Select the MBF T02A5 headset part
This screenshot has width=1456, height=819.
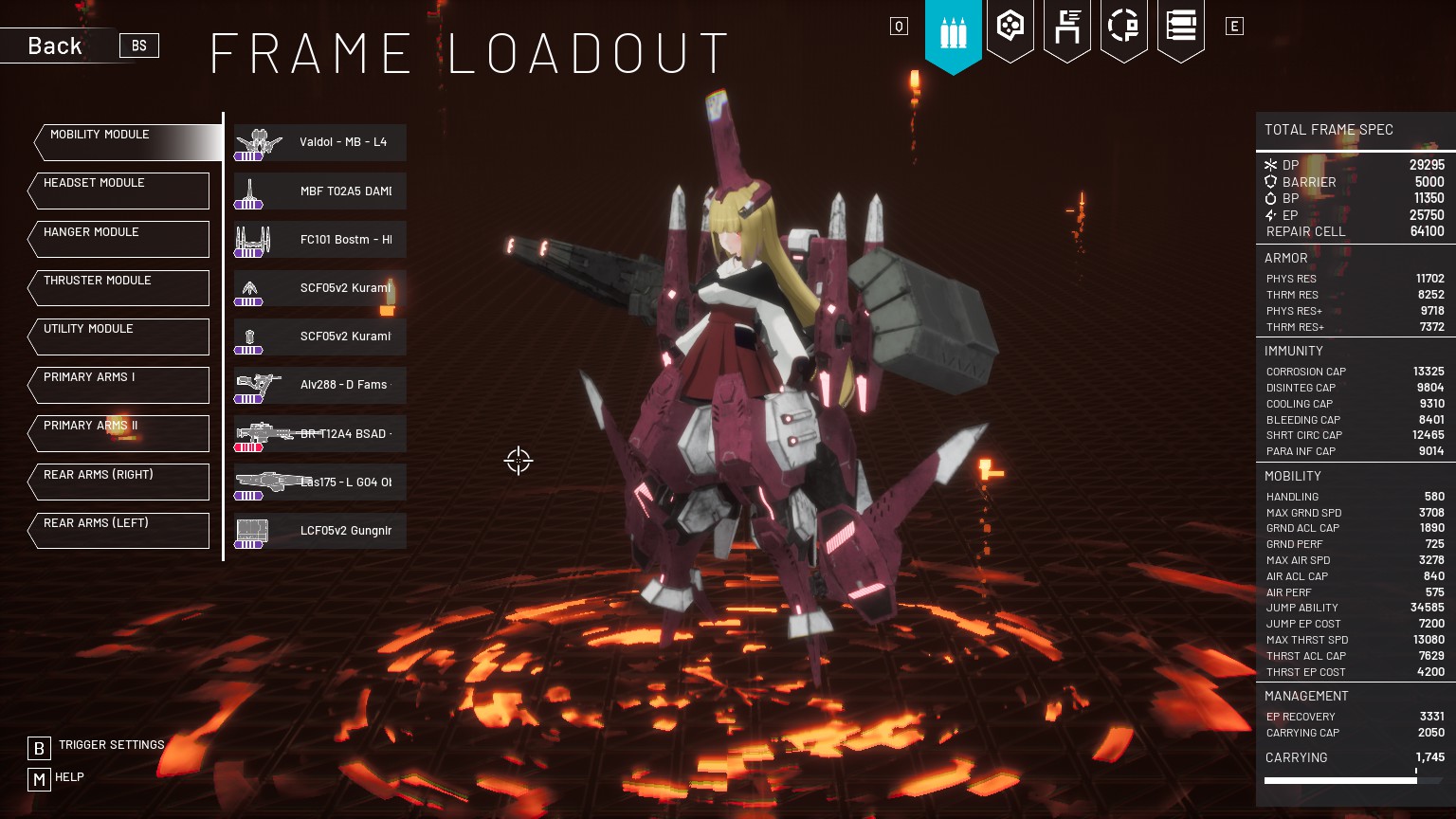click(320, 191)
